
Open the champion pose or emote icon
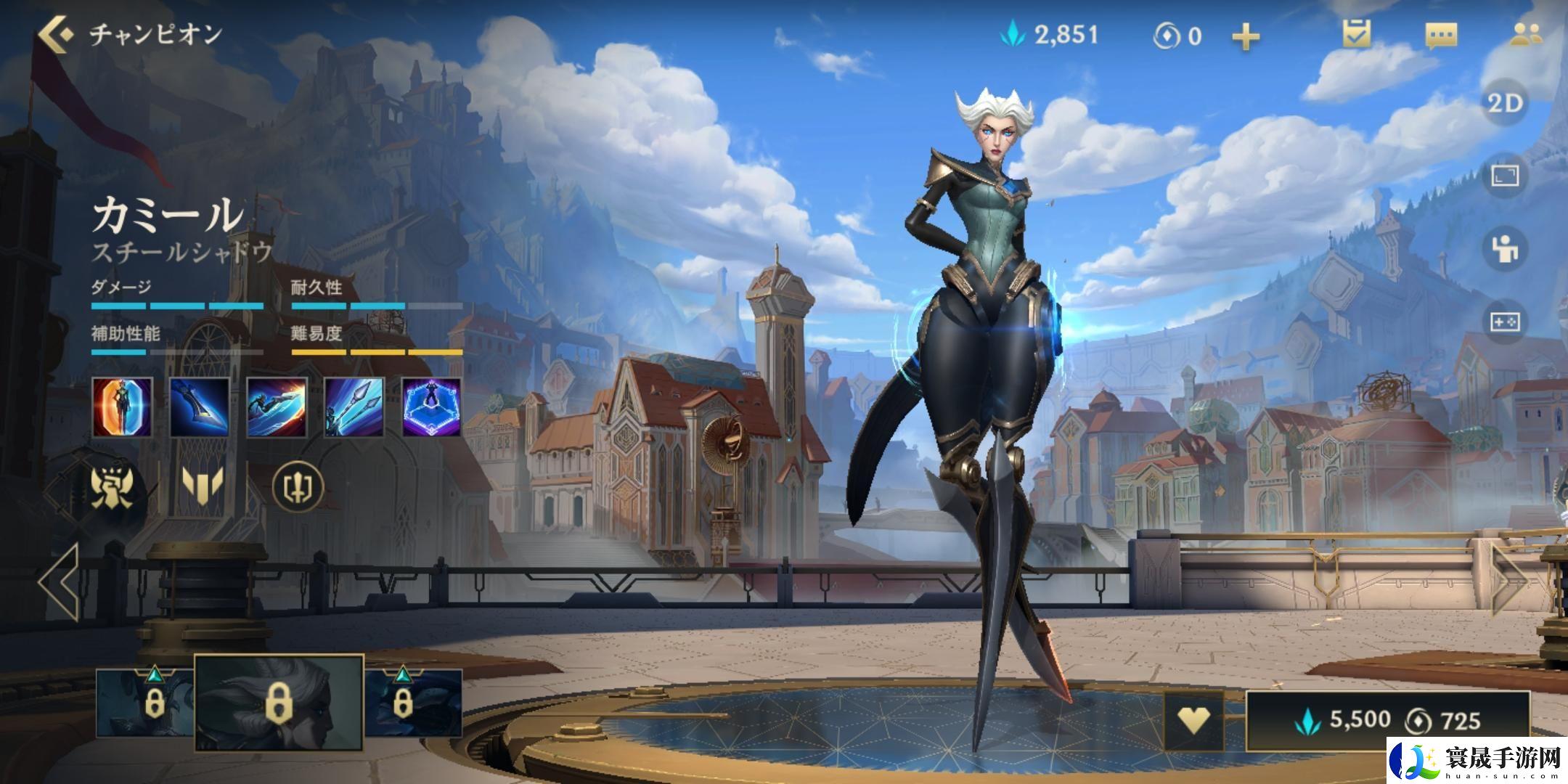(x=1506, y=249)
